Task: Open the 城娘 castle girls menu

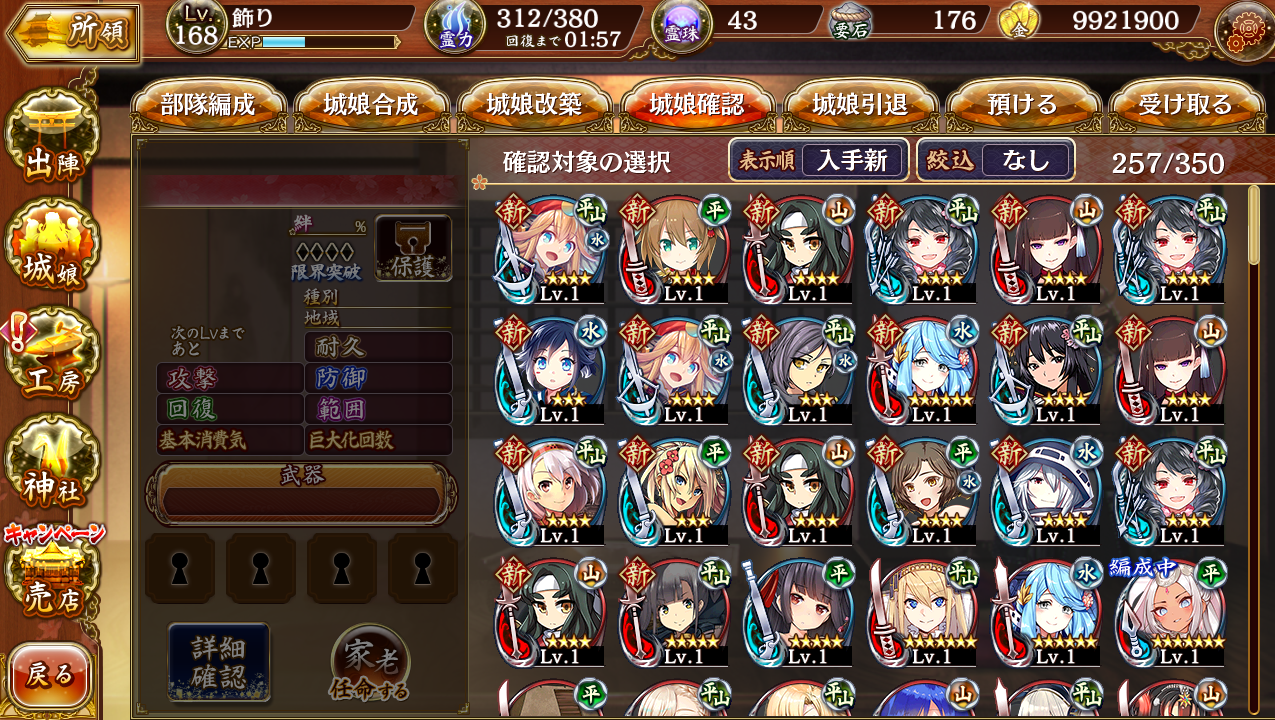Action: tap(52, 250)
